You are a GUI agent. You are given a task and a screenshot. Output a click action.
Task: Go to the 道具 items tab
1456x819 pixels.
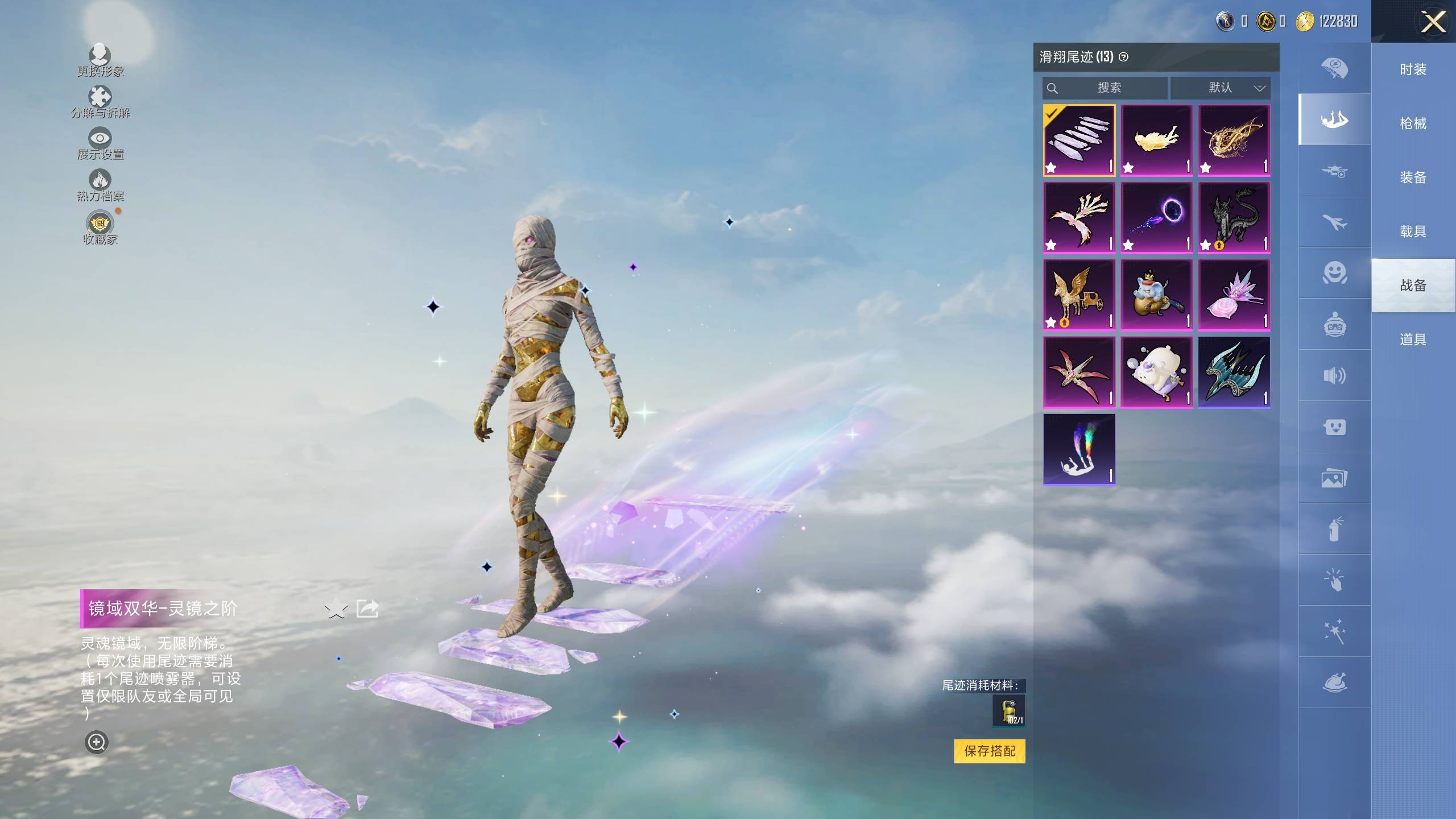coord(1413,340)
